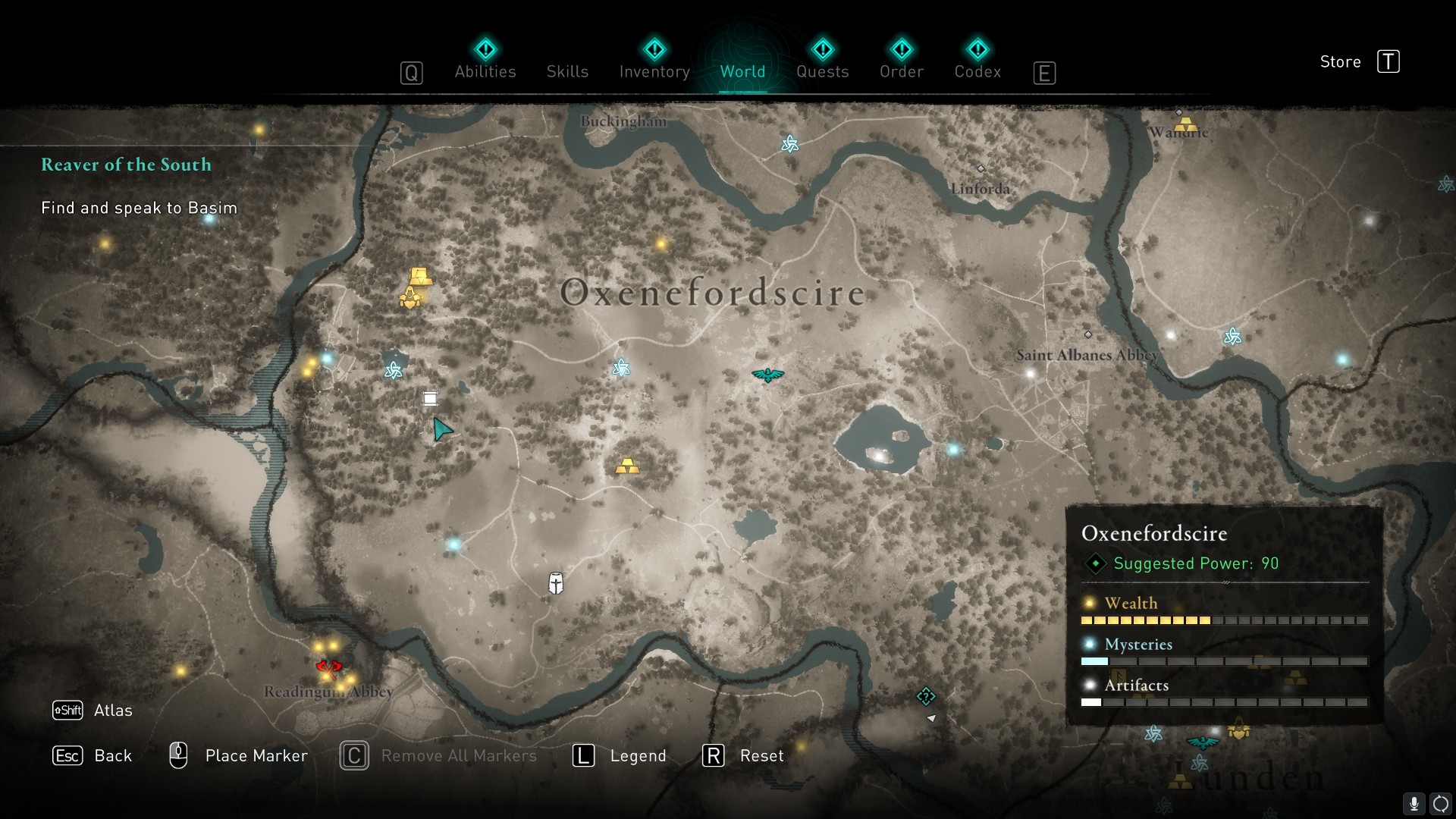Open the Order tab
1456x819 pixels.
[x=901, y=71]
